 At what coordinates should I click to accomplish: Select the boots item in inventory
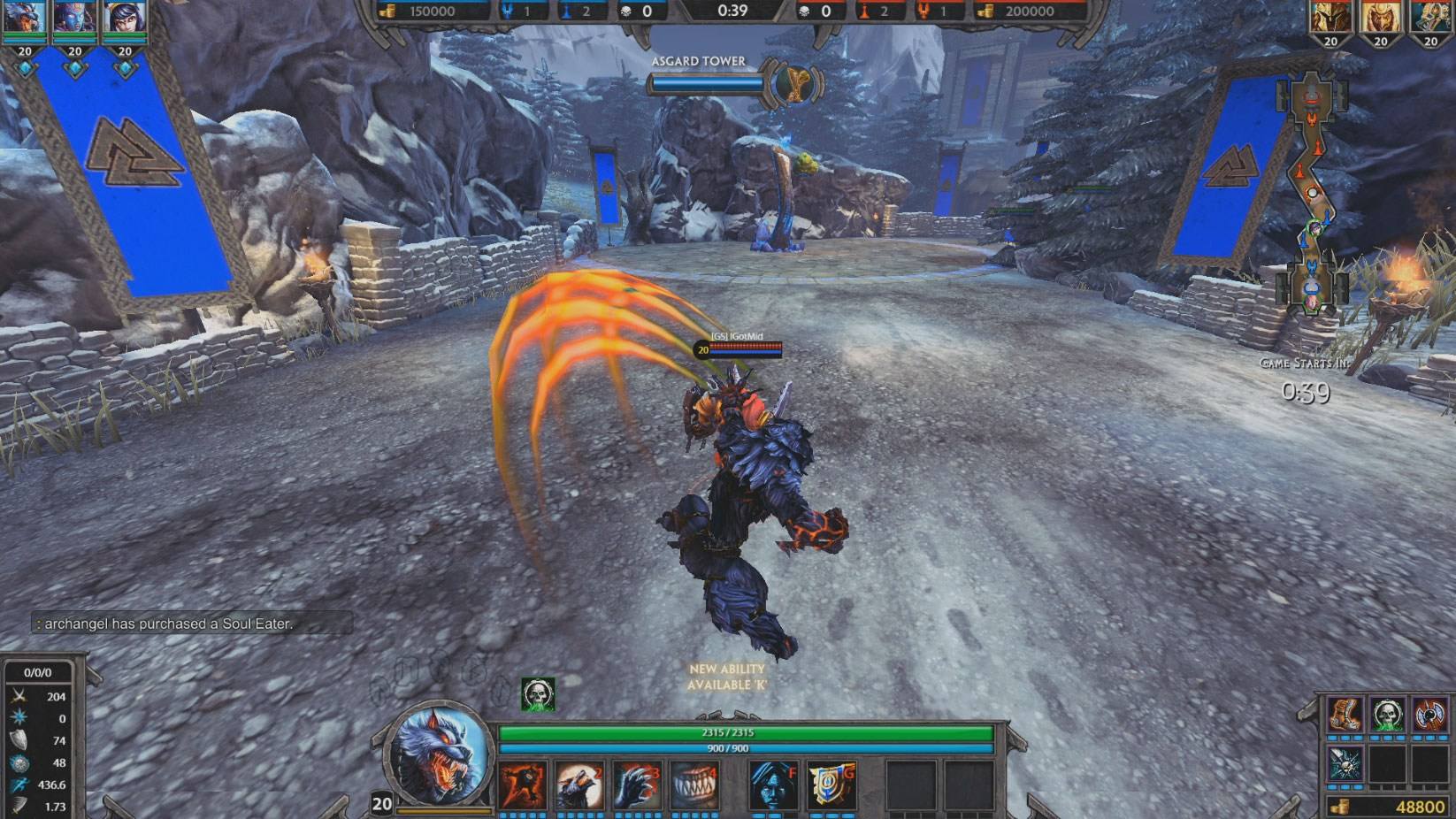pyautogui.click(x=1345, y=715)
